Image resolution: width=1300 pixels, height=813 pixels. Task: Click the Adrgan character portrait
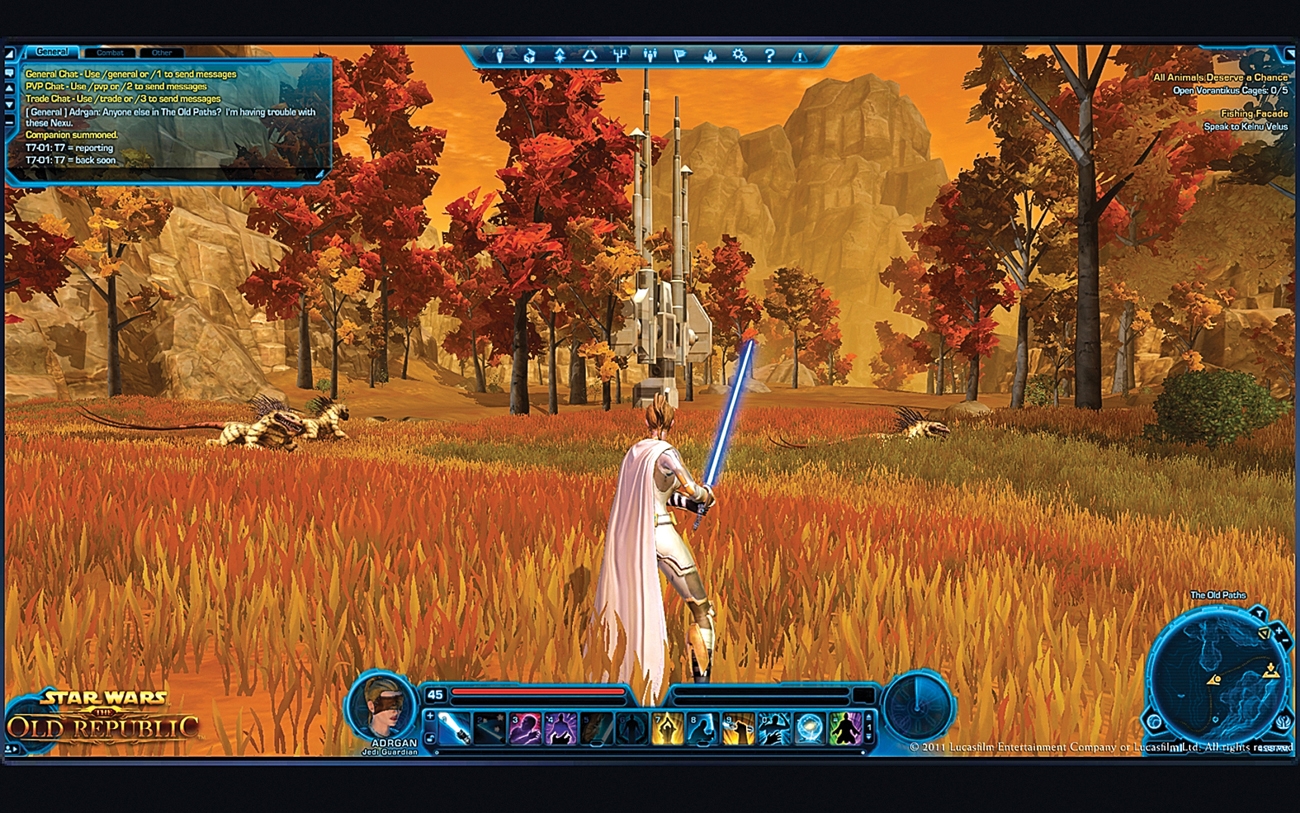[x=383, y=704]
